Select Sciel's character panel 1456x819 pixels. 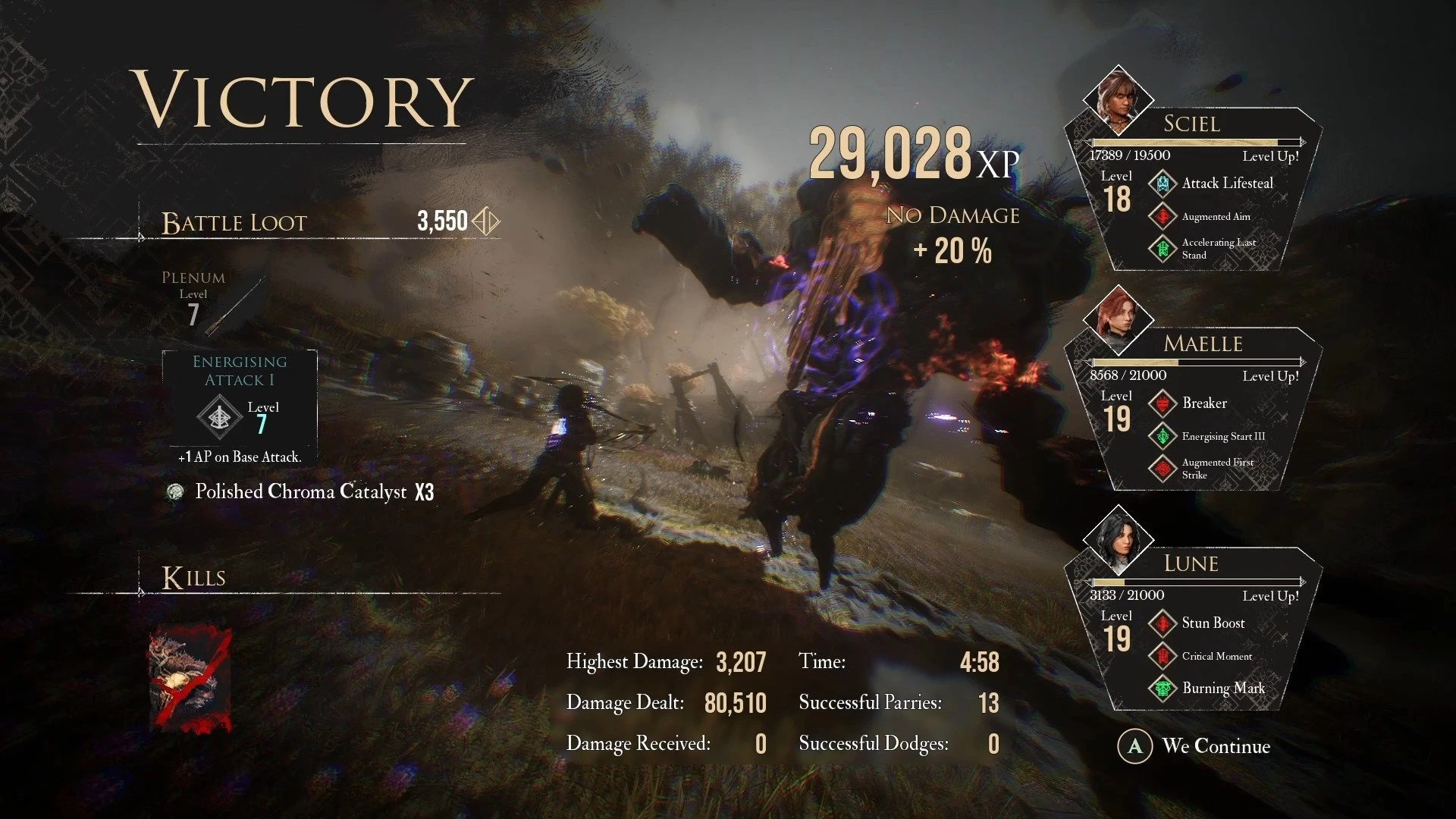pos(1194,190)
